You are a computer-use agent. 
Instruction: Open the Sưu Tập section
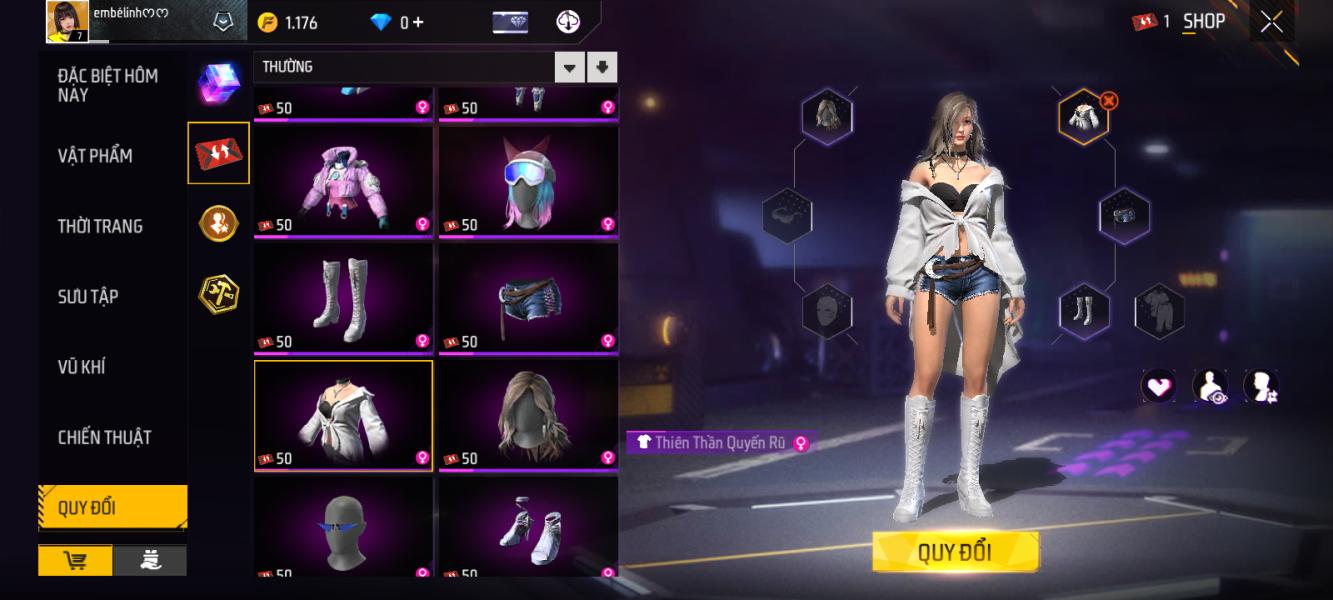coord(88,296)
